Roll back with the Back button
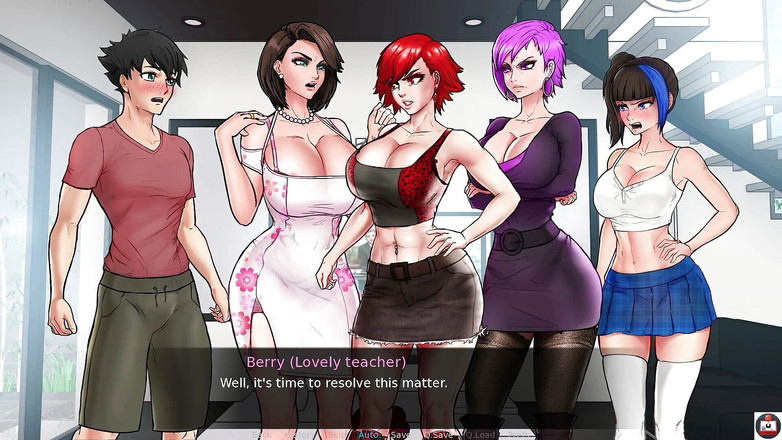Screen dimensions: 782x440 click(264, 435)
